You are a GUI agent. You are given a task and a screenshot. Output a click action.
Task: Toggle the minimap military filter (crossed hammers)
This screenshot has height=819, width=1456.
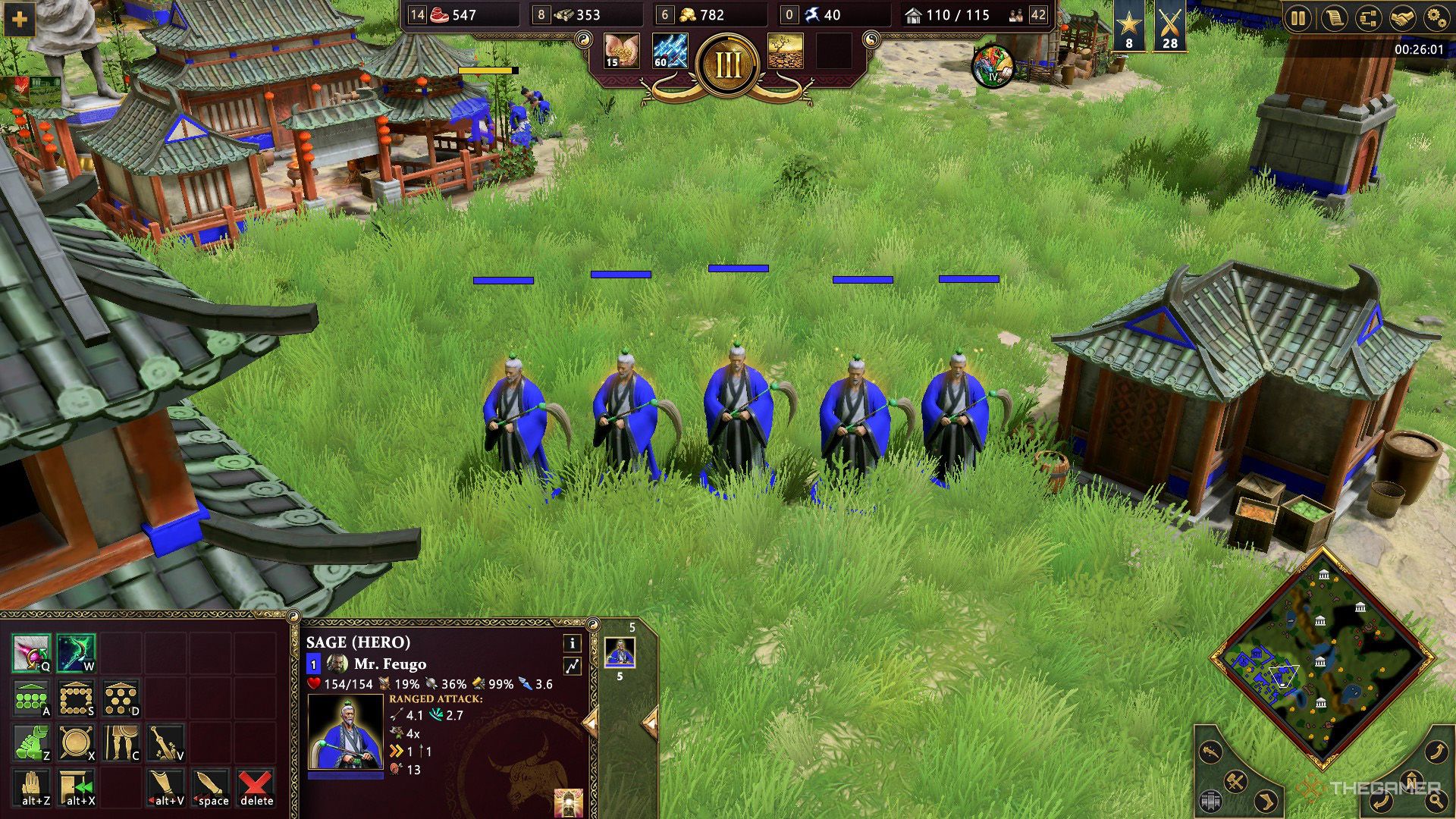click(x=1235, y=780)
